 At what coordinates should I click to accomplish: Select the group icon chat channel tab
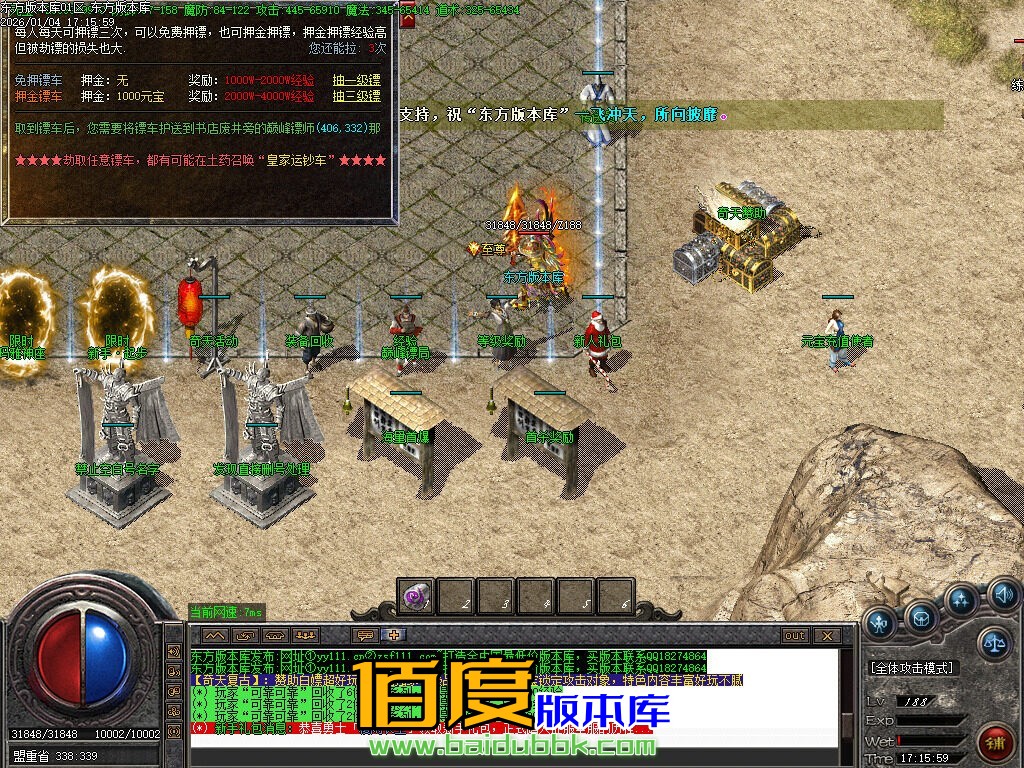tap(305, 635)
